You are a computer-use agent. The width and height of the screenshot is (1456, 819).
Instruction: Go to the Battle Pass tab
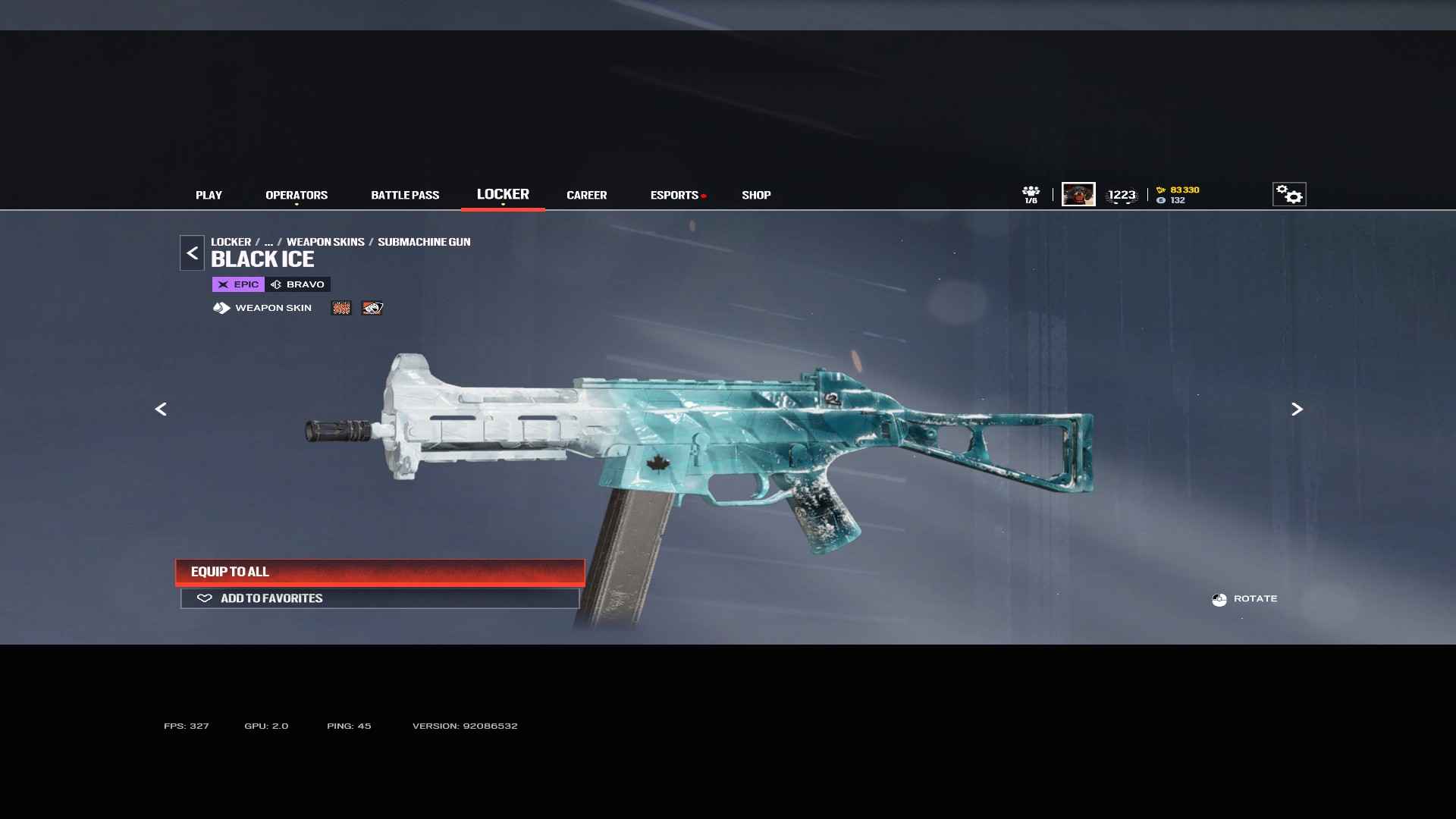tap(405, 195)
